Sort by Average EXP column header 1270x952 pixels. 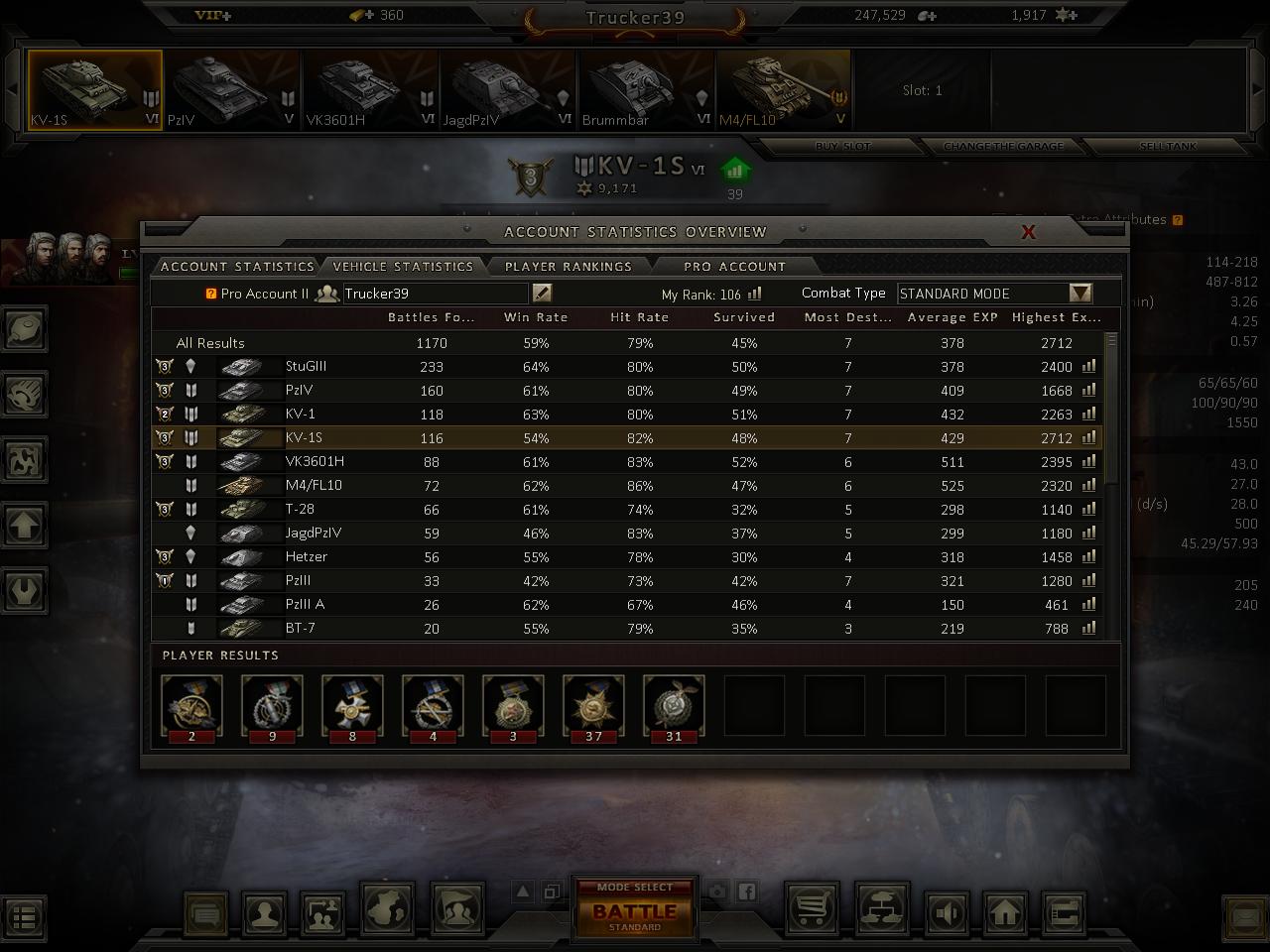952,317
